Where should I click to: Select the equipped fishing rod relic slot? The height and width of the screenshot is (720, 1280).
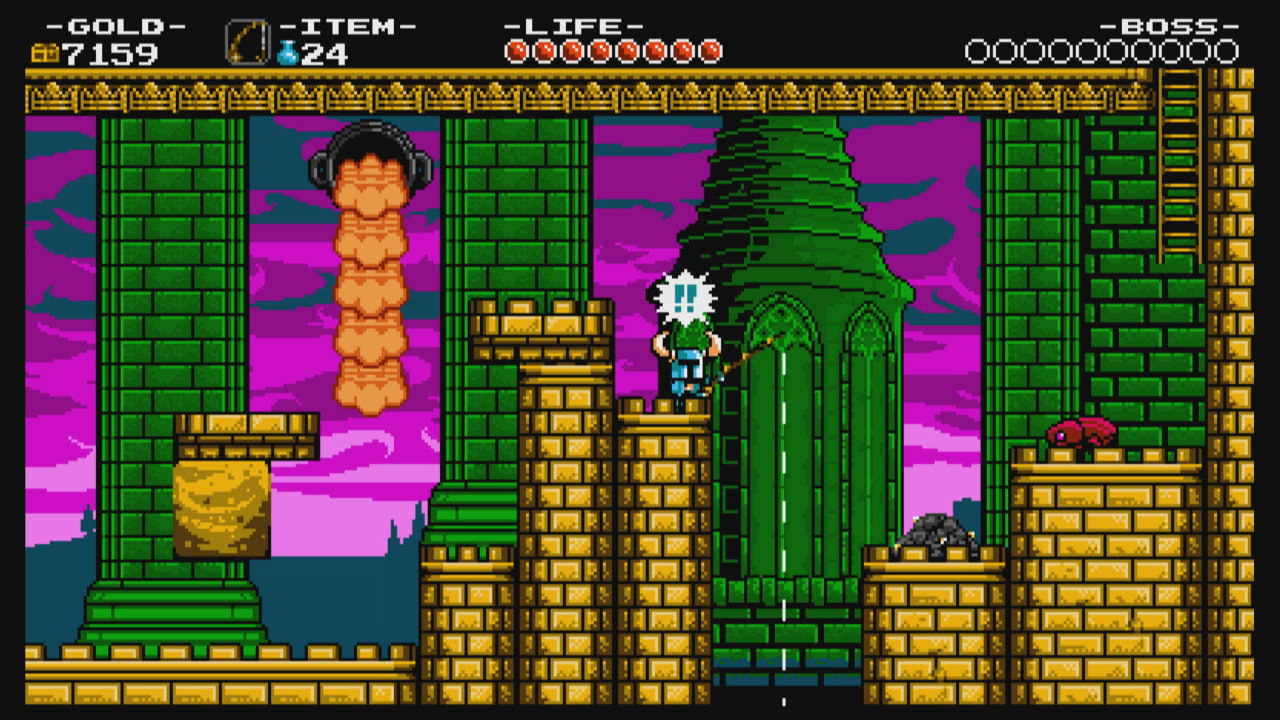point(247,43)
